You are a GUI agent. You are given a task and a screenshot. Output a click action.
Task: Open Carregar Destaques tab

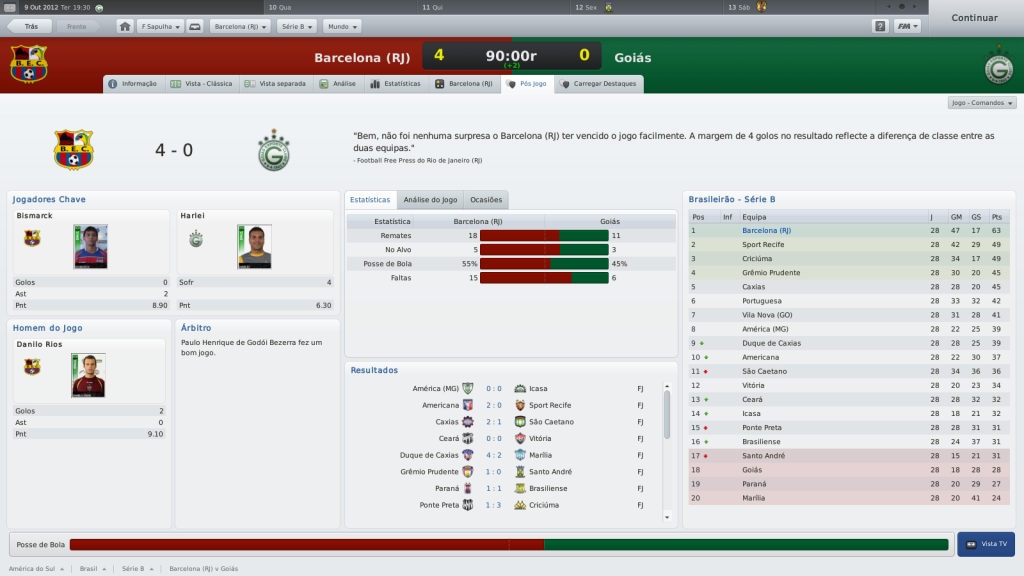pyautogui.click(x=599, y=84)
